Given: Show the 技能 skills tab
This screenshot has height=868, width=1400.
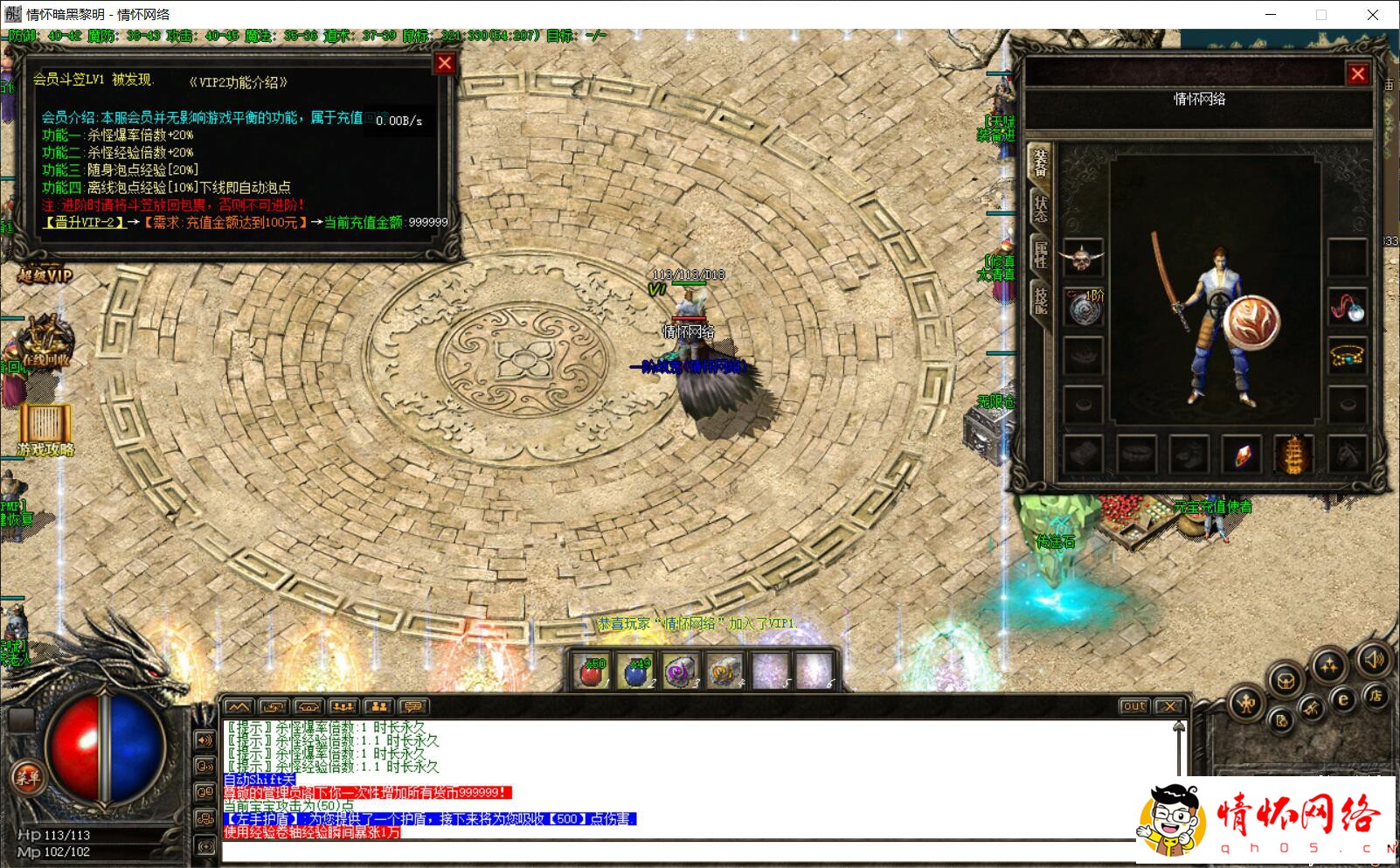Looking at the screenshot, I should [1040, 300].
